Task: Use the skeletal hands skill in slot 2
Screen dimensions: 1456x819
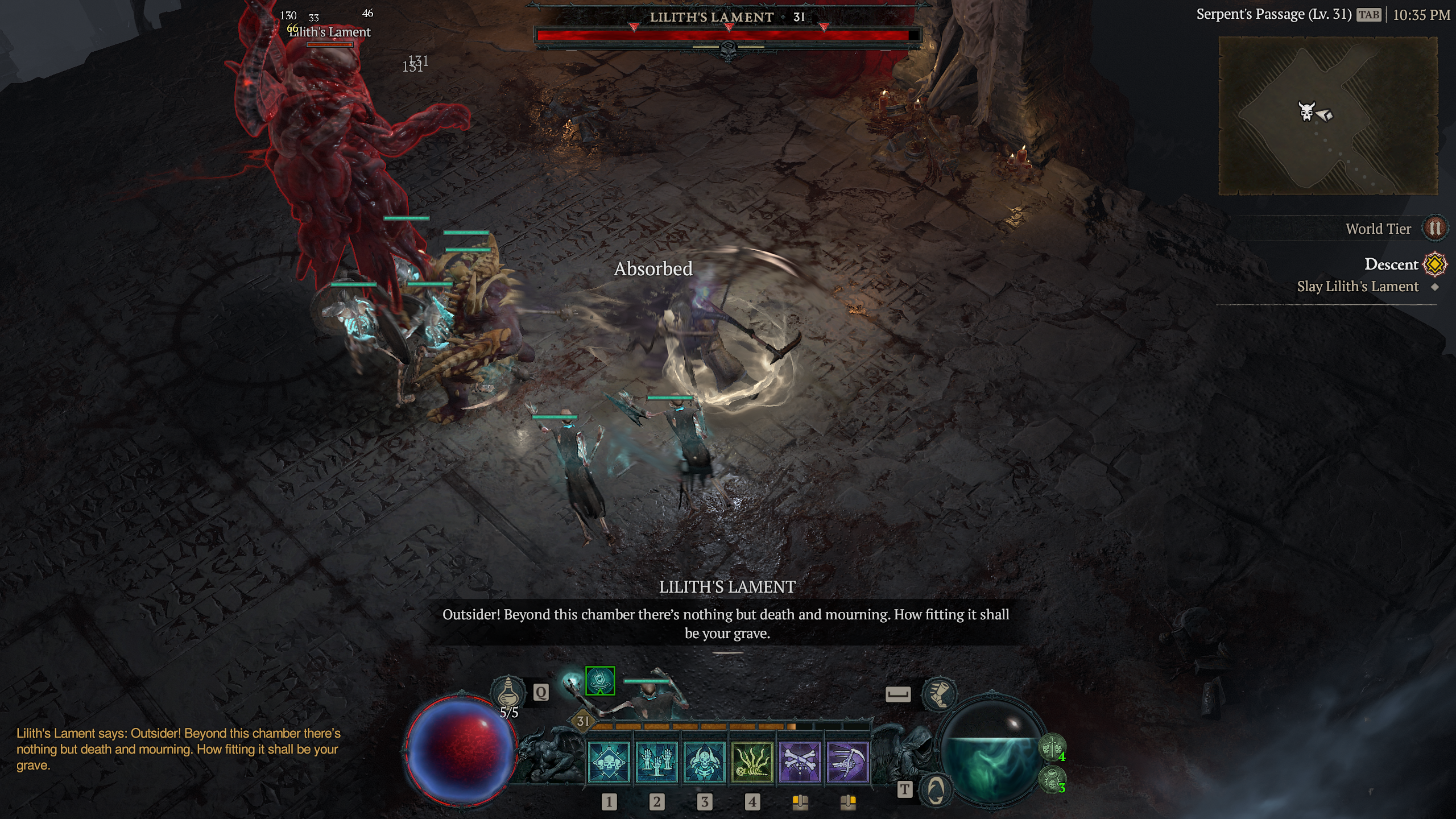Action: 656,762
